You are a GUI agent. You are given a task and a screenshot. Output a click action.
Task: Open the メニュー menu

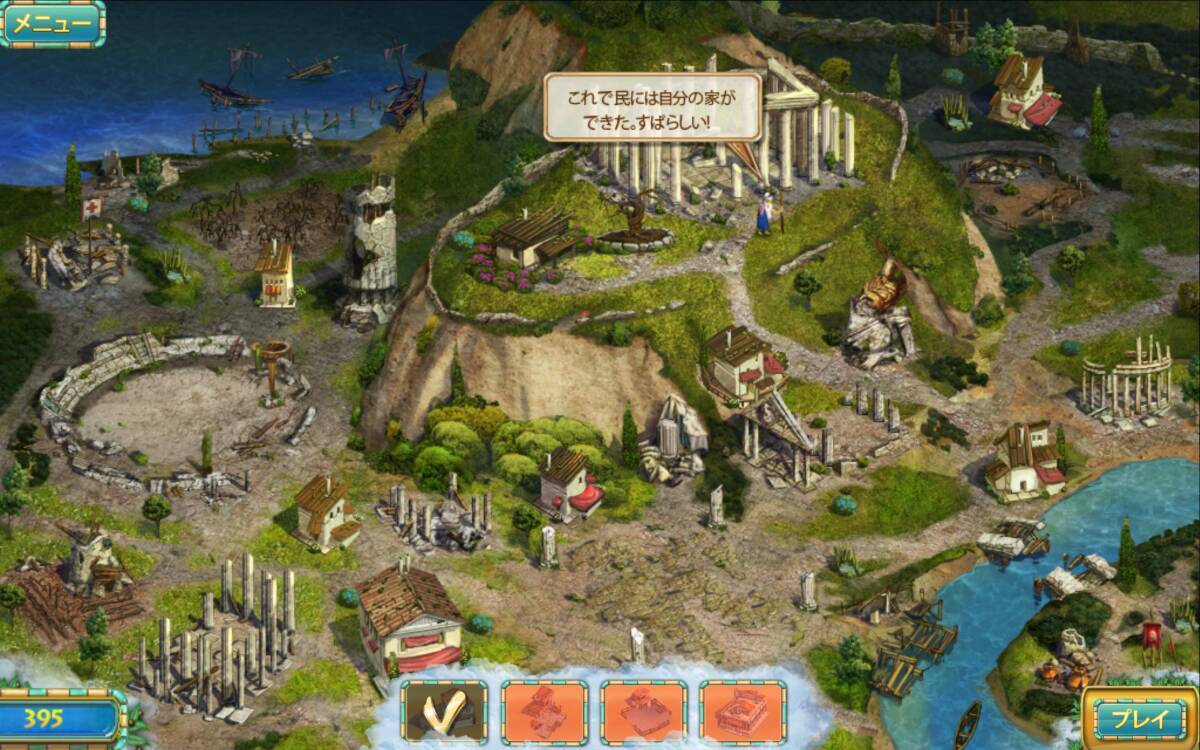tap(52, 24)
